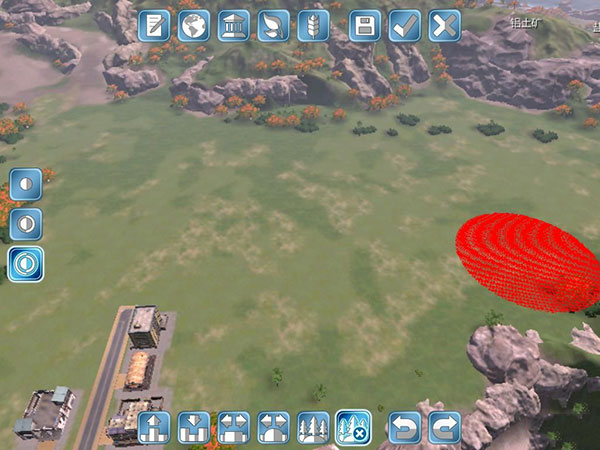Select the smooth terrain tool with rounded mound
This screenshot has width=600, height=450.
(274, 427)
